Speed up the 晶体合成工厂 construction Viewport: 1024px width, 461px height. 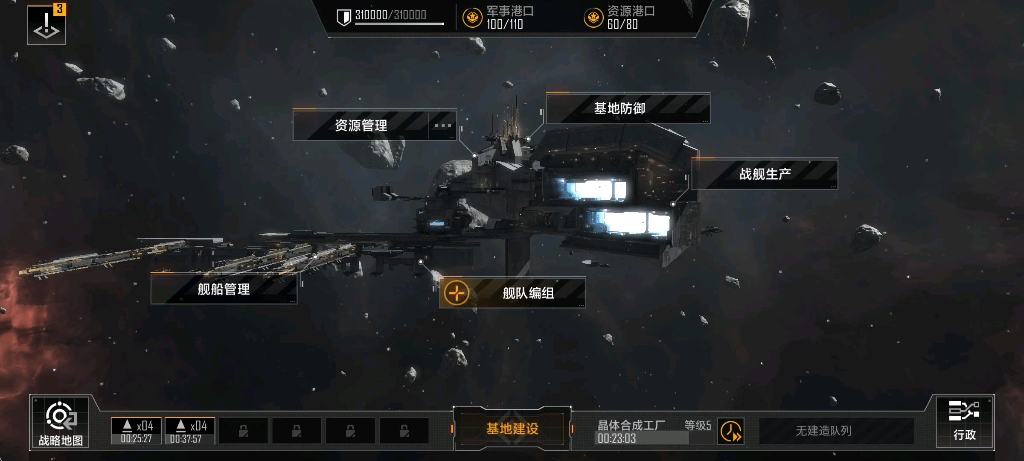pyautogui.click(x=731, y=431)
